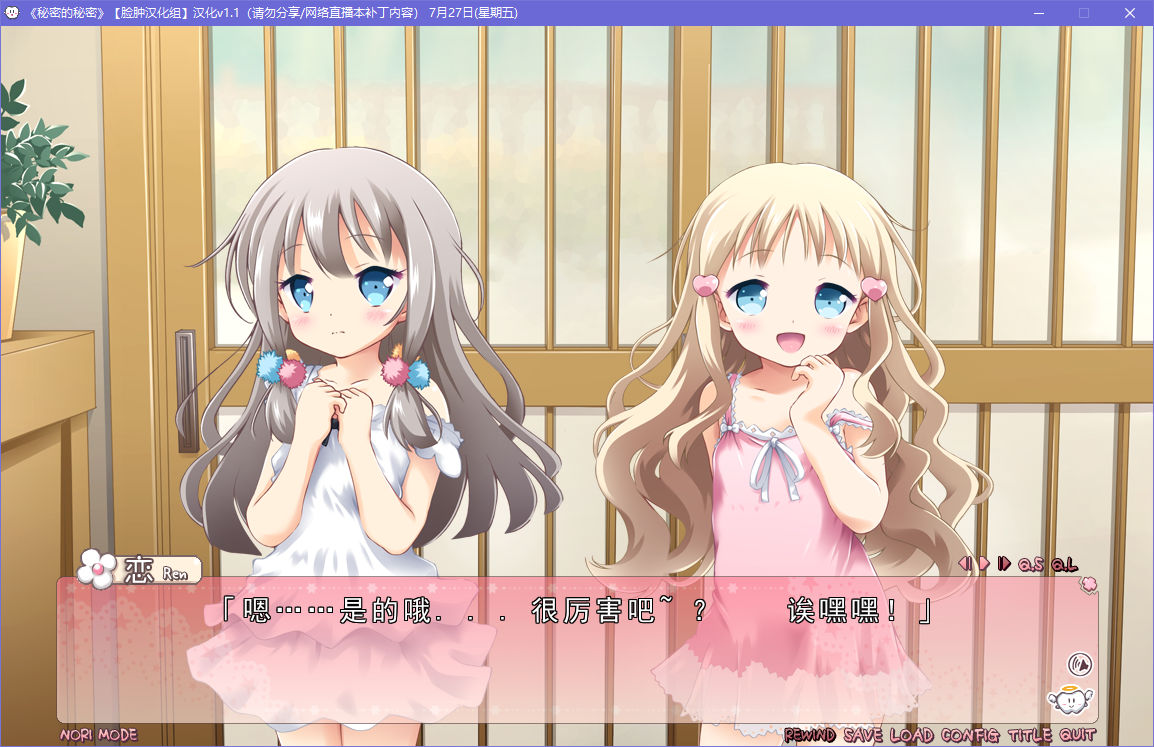Close the game window
1154x747 pixels.
click(x=1130, y=13)
